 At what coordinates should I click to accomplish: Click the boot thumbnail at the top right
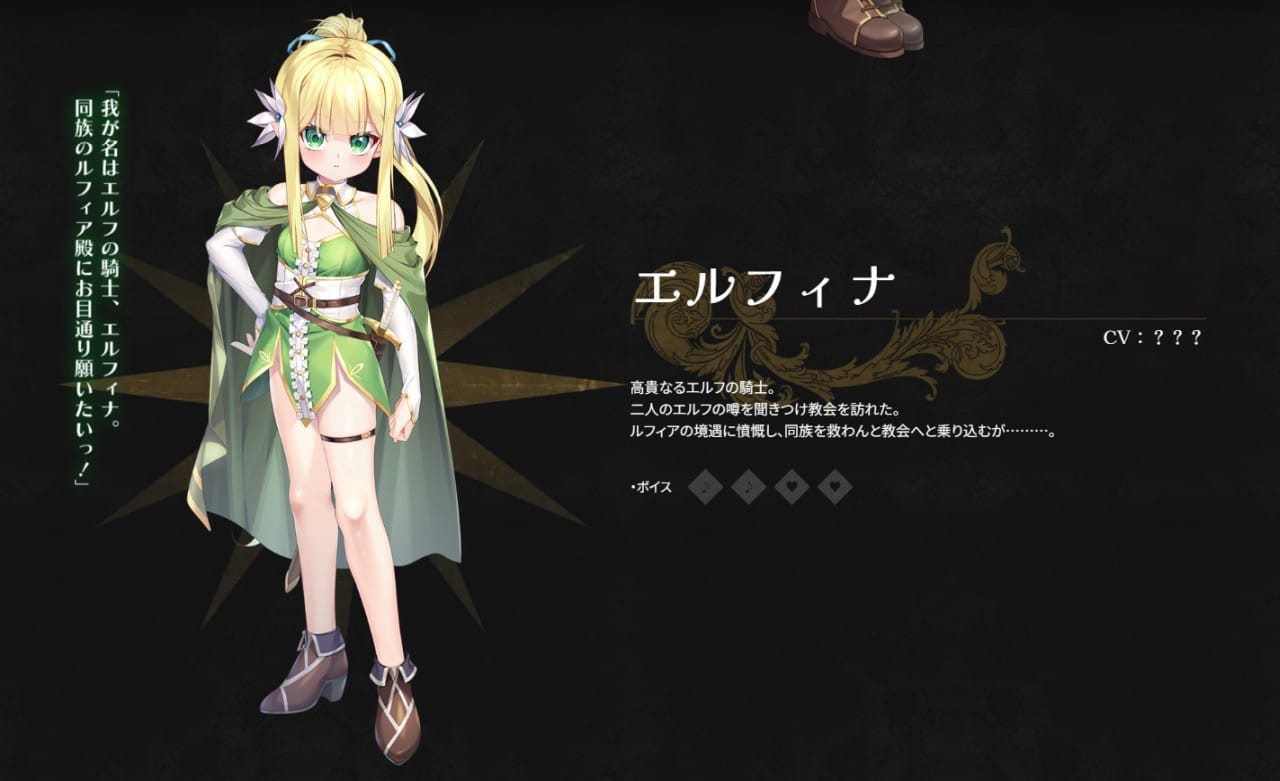coord(870,25)
